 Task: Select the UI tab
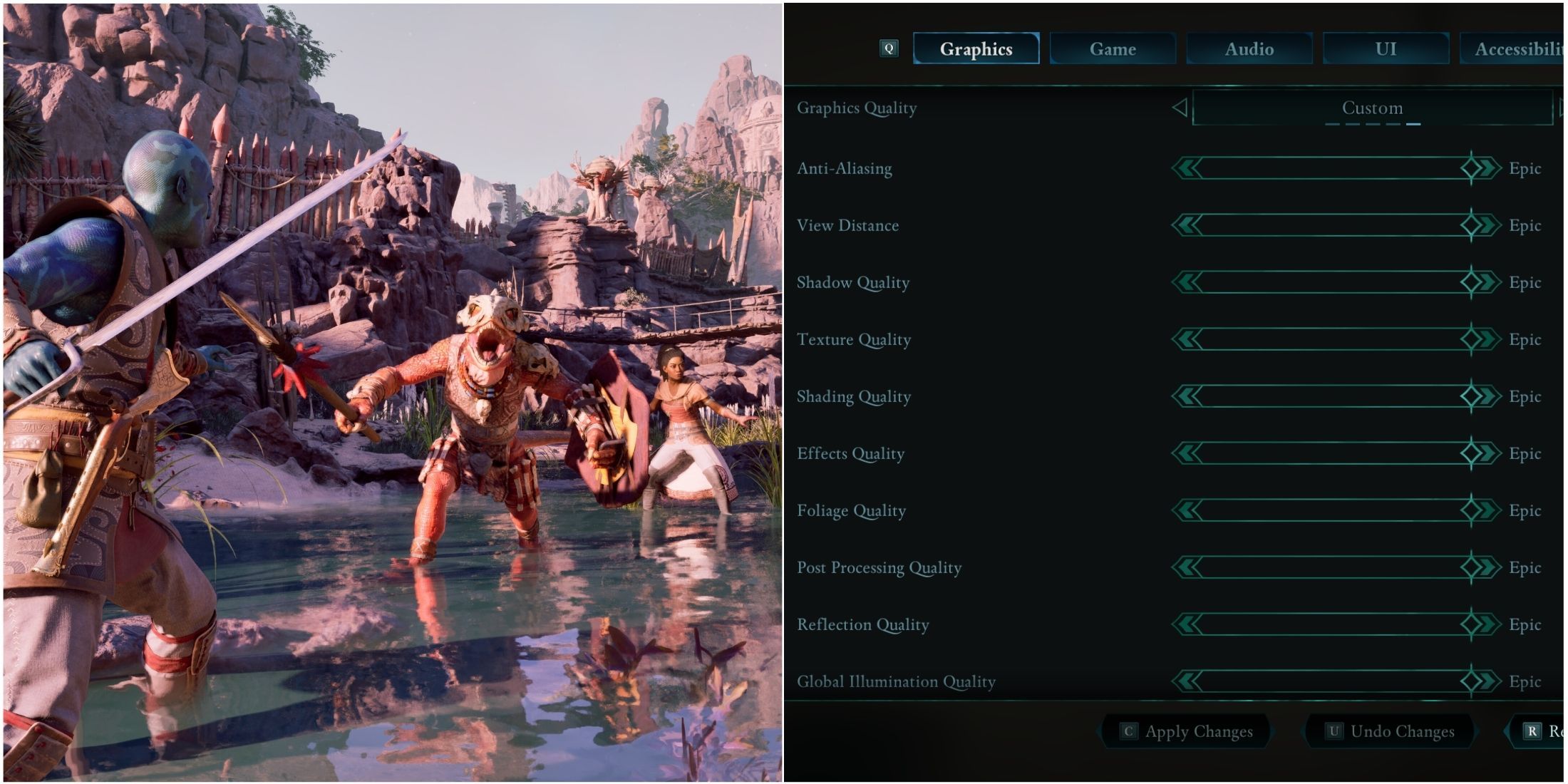(1385, 49)
